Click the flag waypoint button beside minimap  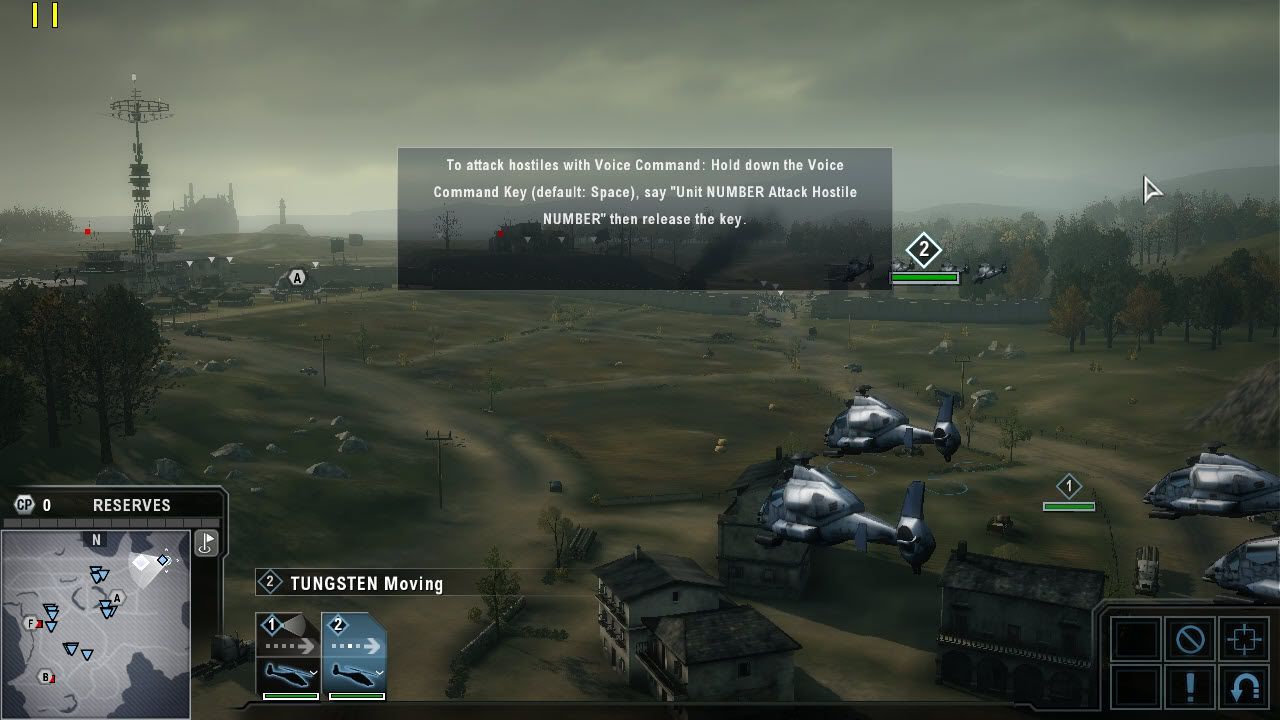point(207,543)
